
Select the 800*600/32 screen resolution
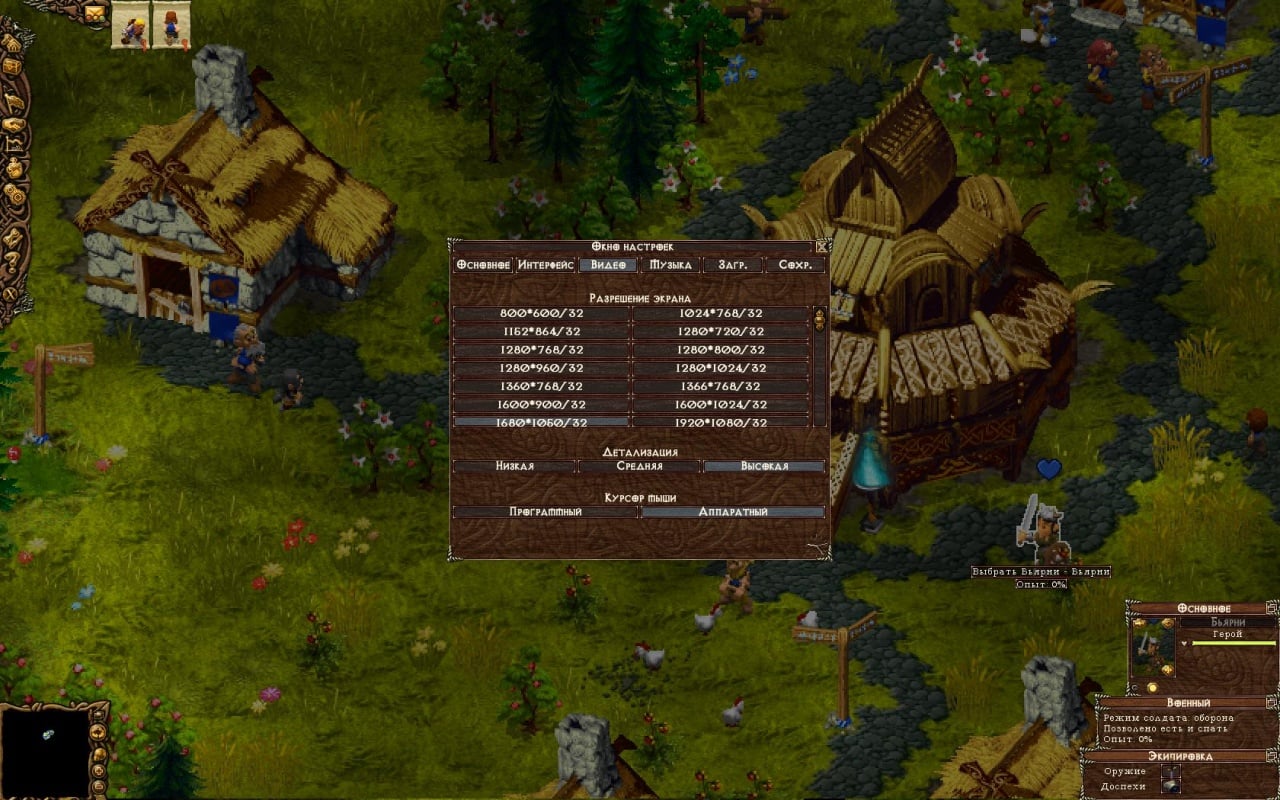click(541, 313)
